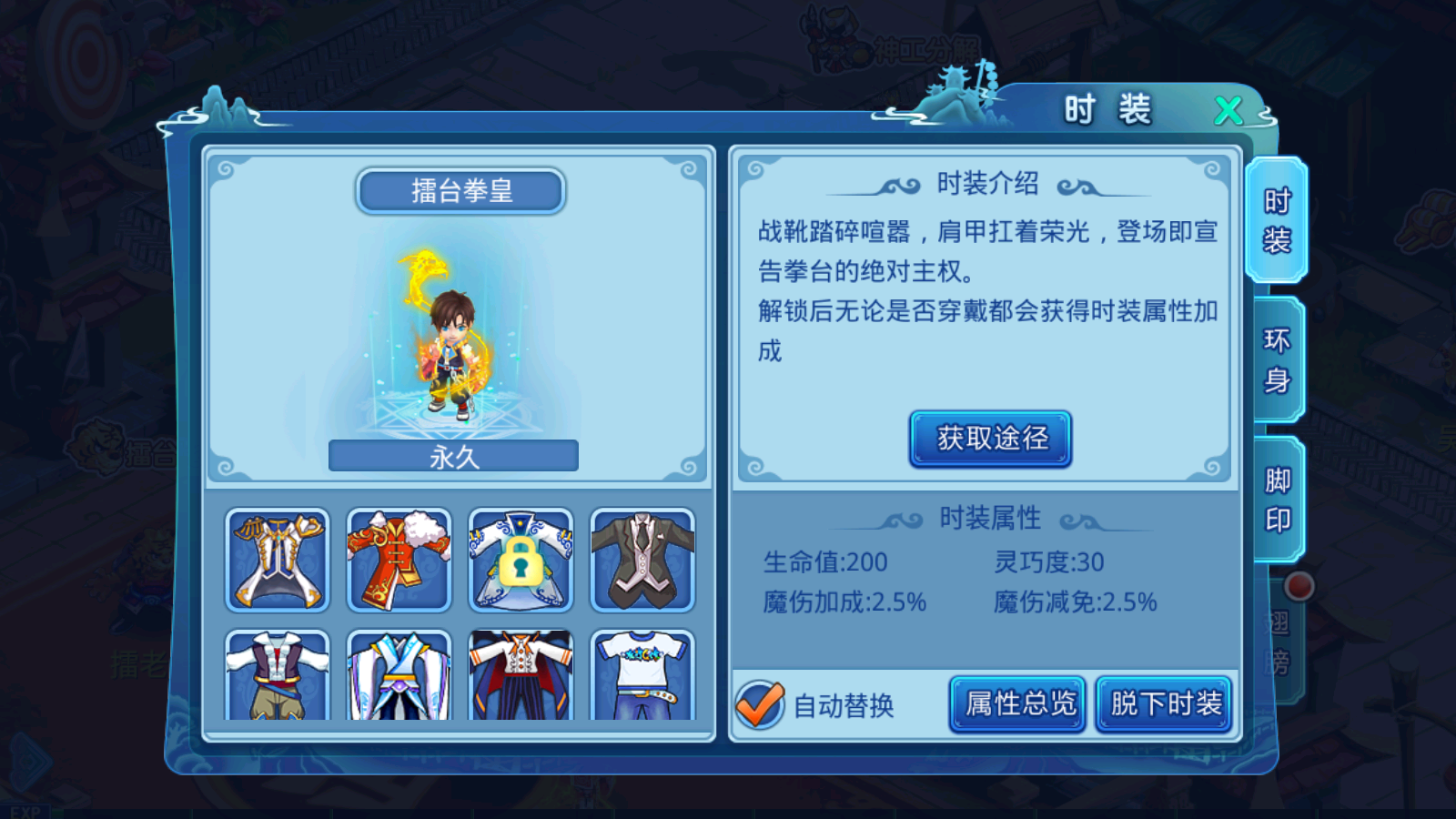Click the red notification dot below 脚印 tab
1456x819 pixels.
click(x=1301, y=587)
